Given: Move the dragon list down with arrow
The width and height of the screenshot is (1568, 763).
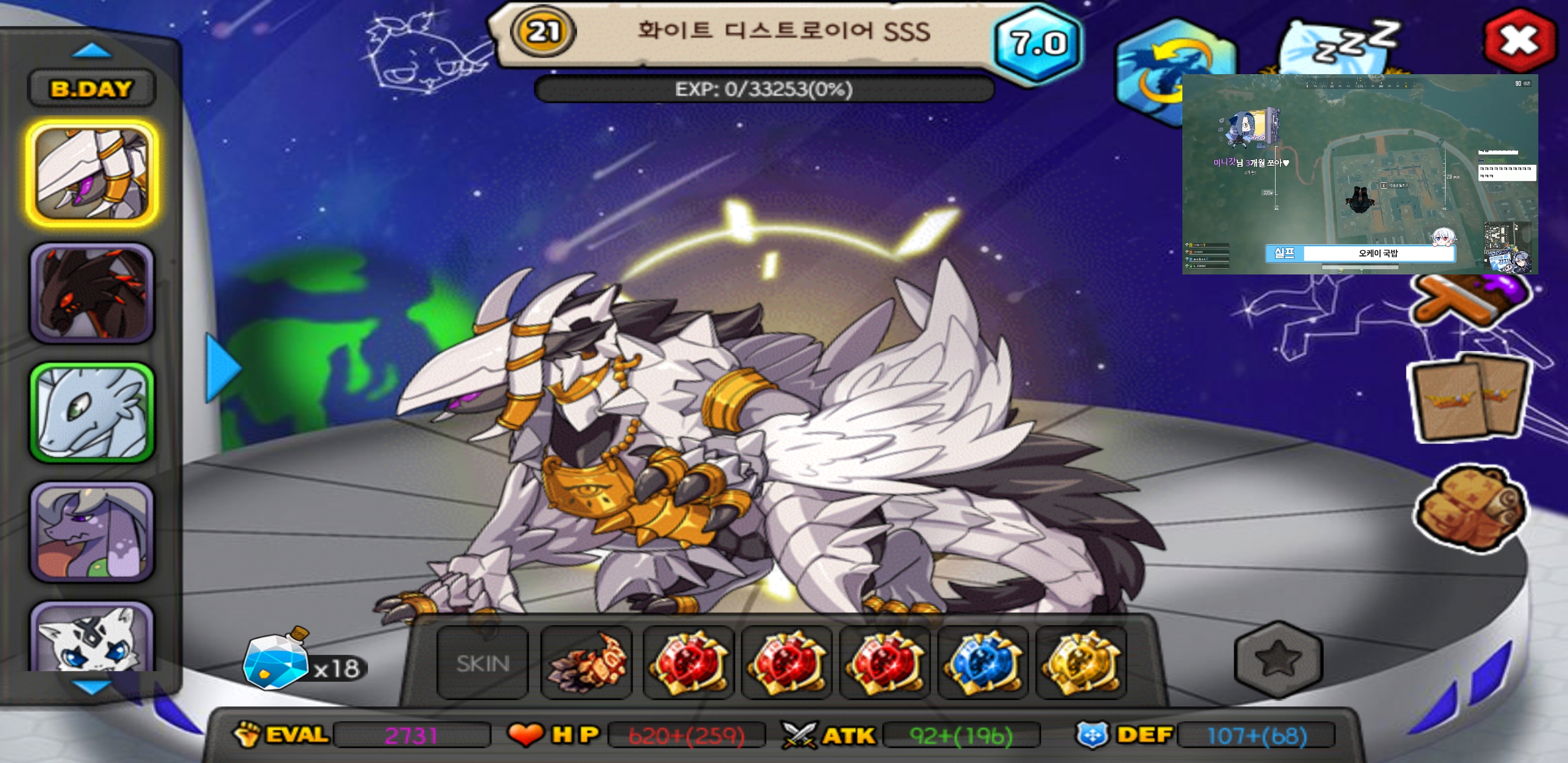Looking at the screenshot, I should point(91,687).
